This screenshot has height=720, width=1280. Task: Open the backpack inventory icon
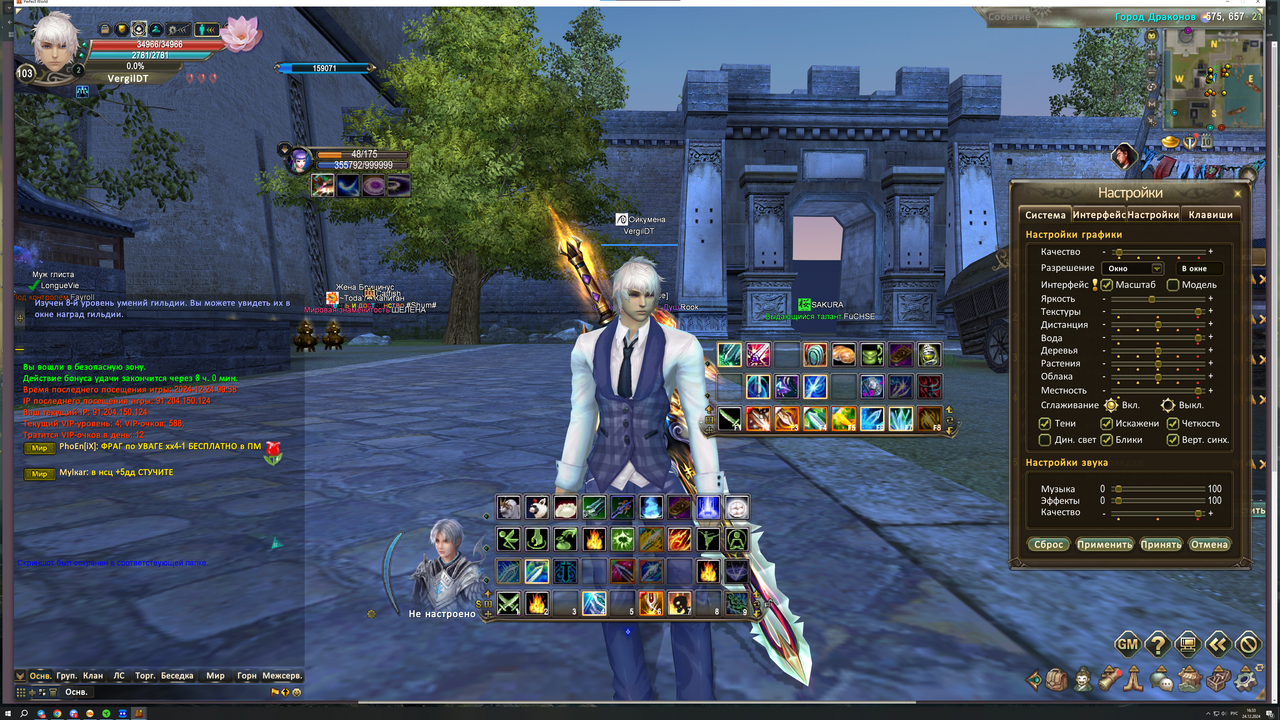pos(1058,681)
